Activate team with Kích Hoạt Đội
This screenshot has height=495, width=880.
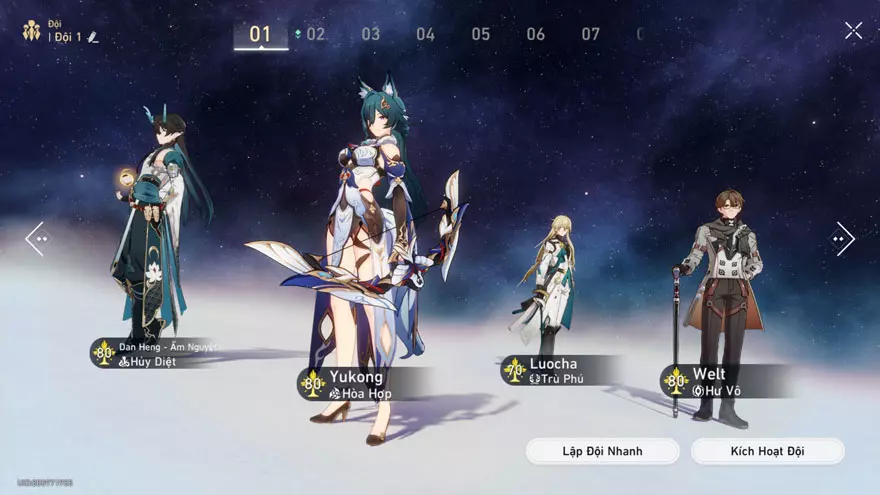pyautogui.click(x=767, y=451)
